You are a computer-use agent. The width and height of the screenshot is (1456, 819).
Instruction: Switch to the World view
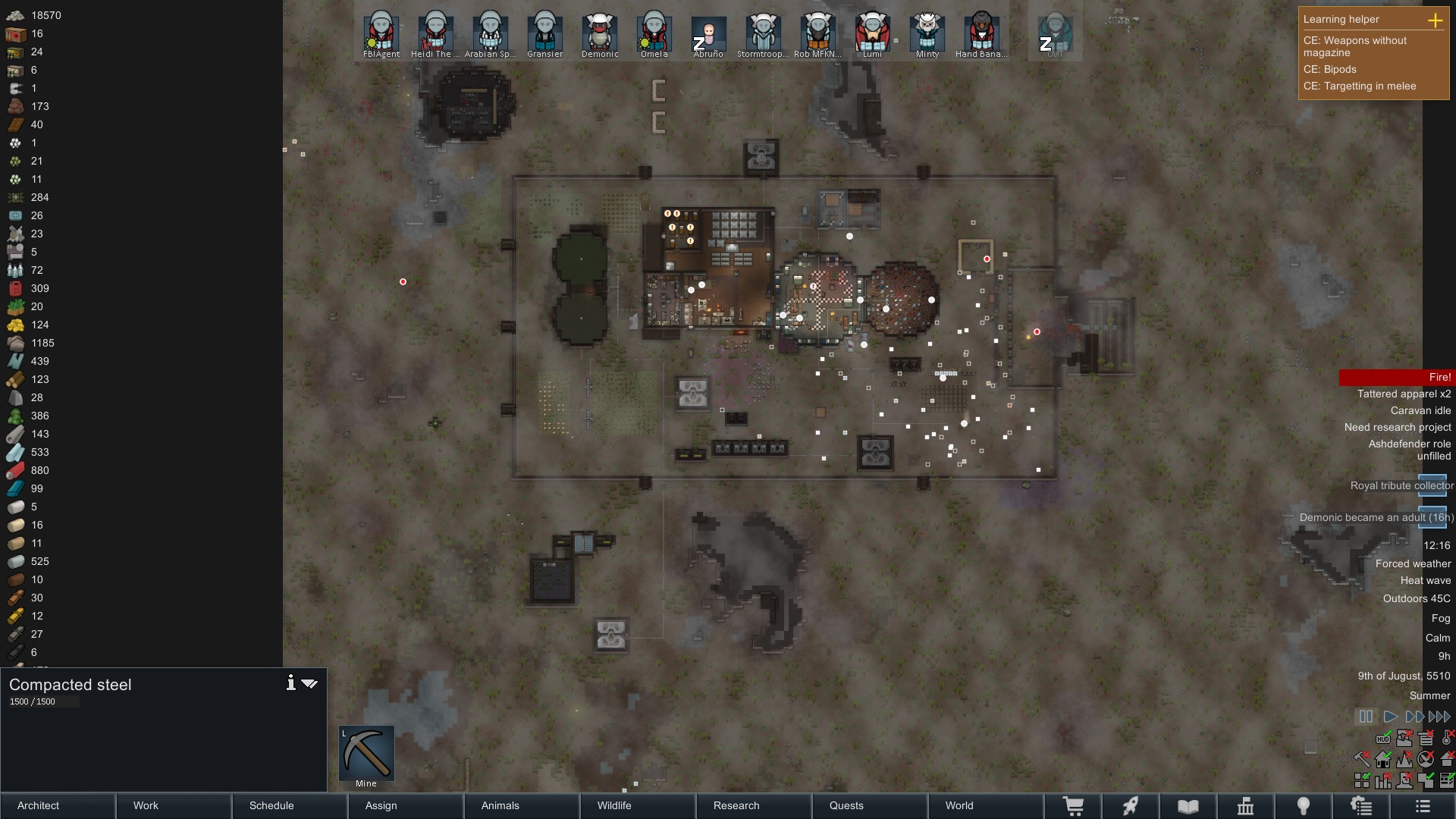(x=986, y=805)
